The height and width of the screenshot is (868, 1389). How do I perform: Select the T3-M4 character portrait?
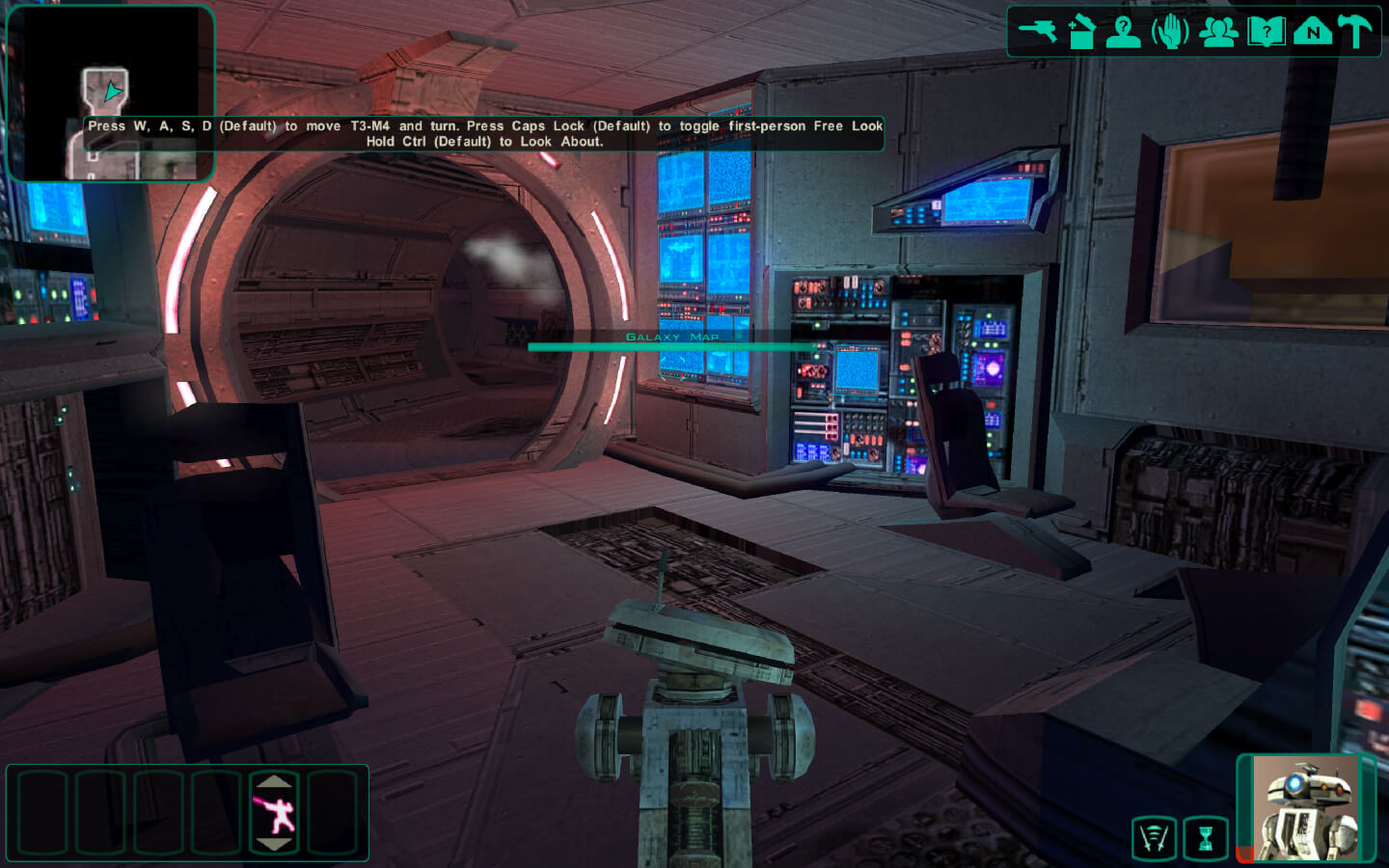pos(1305,808)
